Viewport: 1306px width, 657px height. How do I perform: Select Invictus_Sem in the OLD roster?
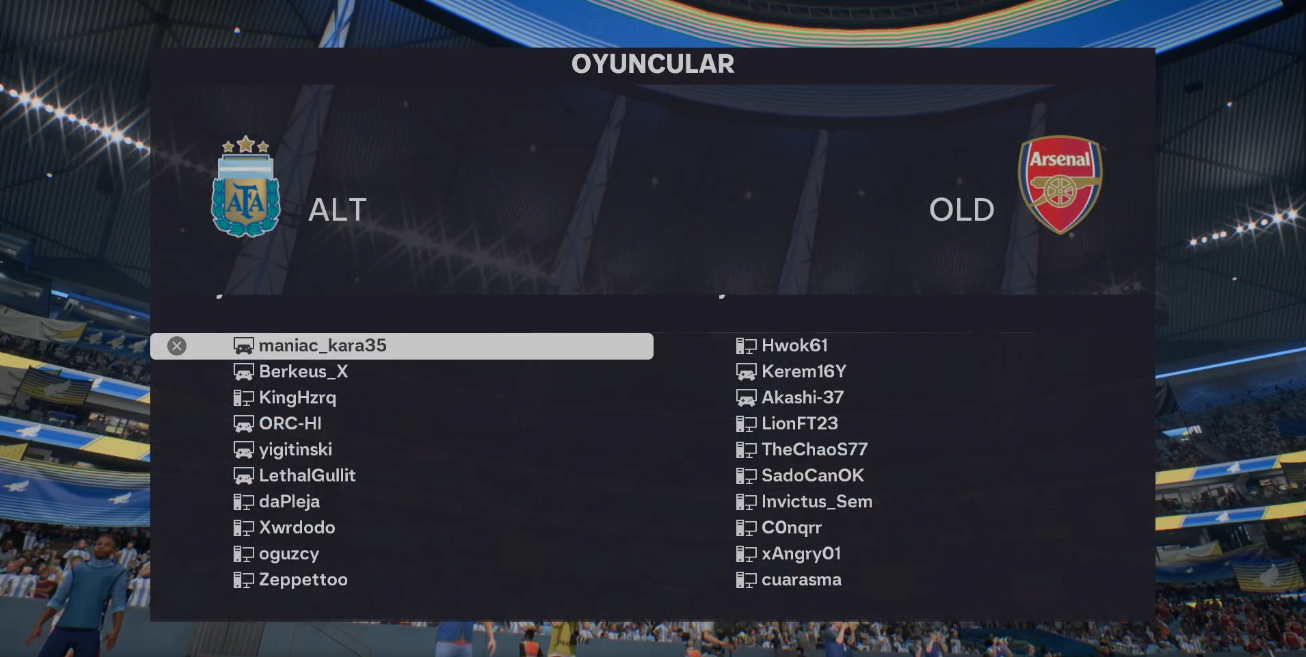click(817, 502)
